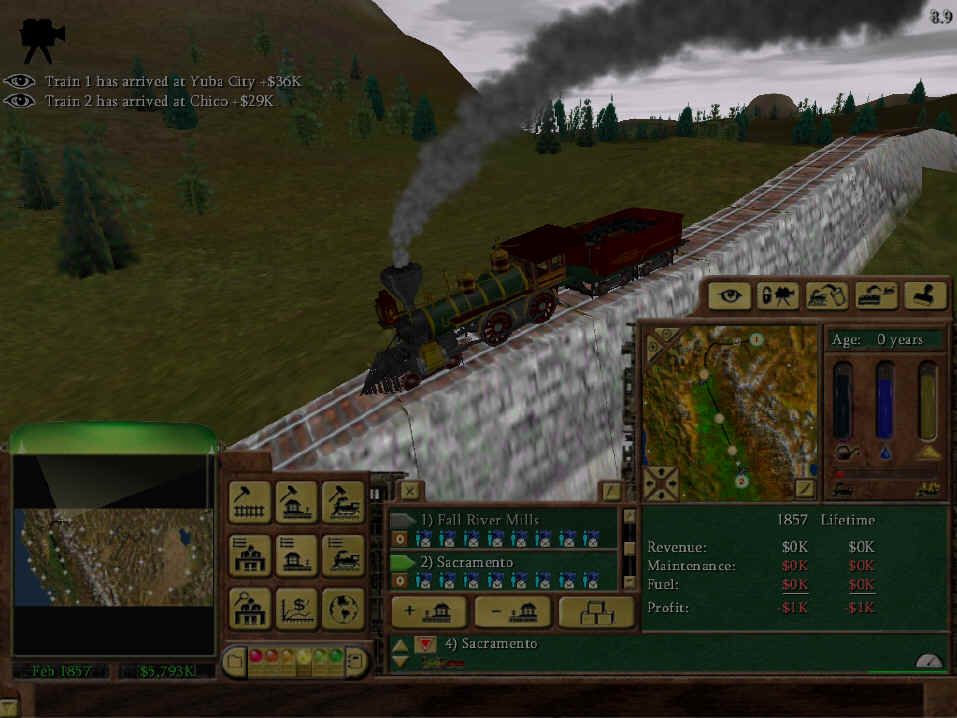The image size is (957, 718).
Task: Click the California overview minimap
Action: (x=113, y=556)
